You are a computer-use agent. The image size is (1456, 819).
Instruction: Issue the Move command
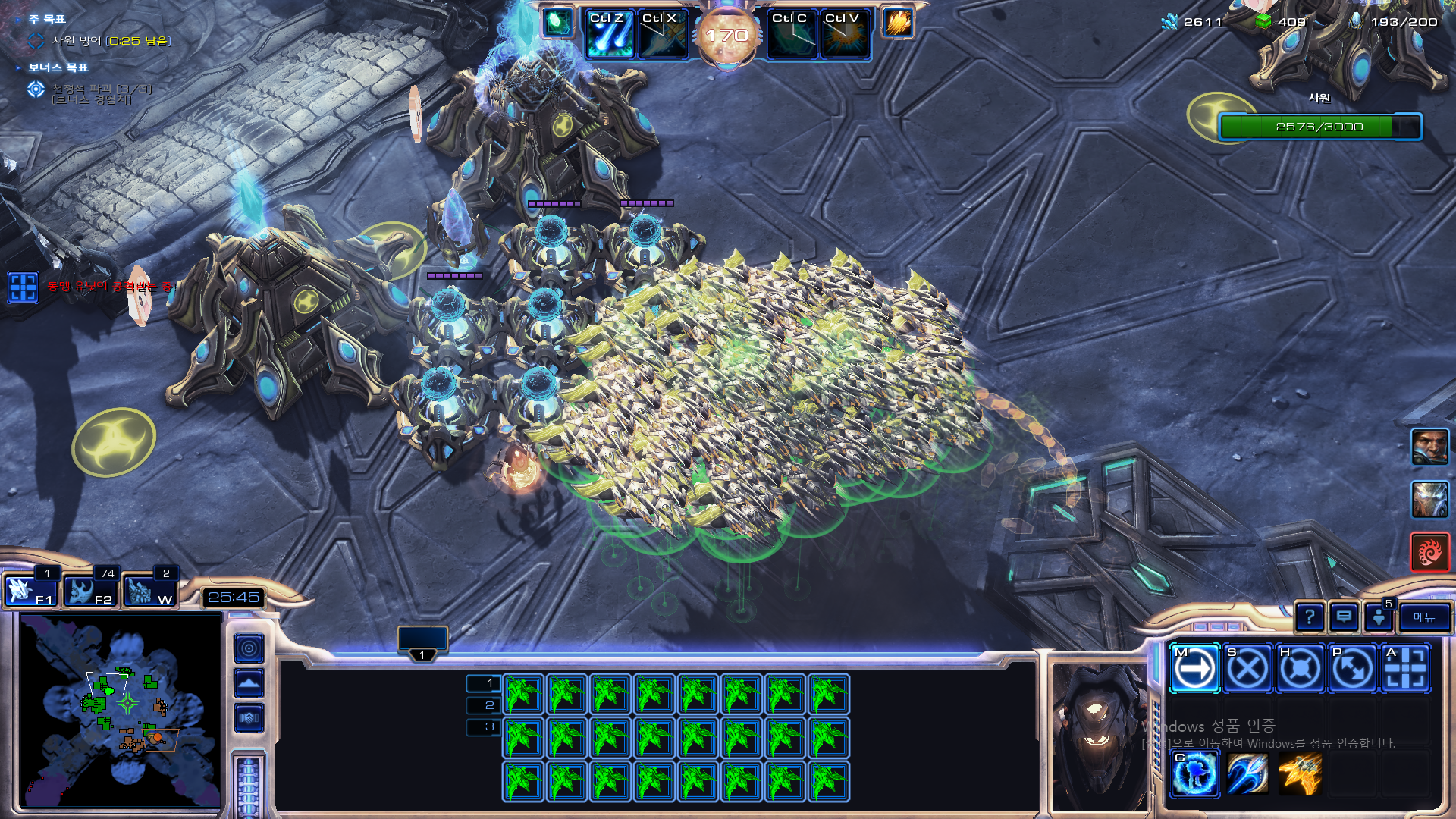[x=1194, y=669]
